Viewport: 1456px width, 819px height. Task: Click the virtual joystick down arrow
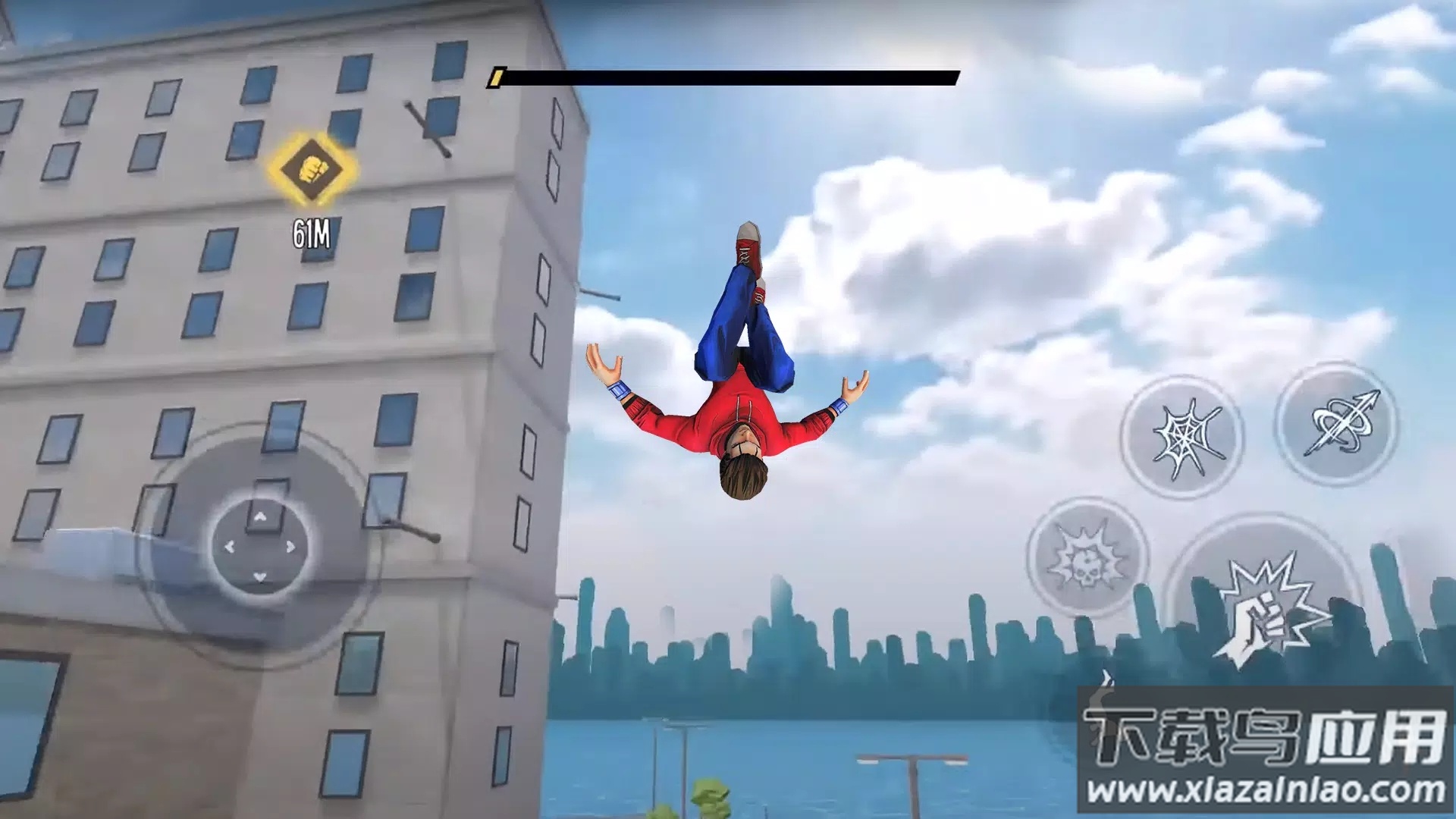tap(260, 577)
